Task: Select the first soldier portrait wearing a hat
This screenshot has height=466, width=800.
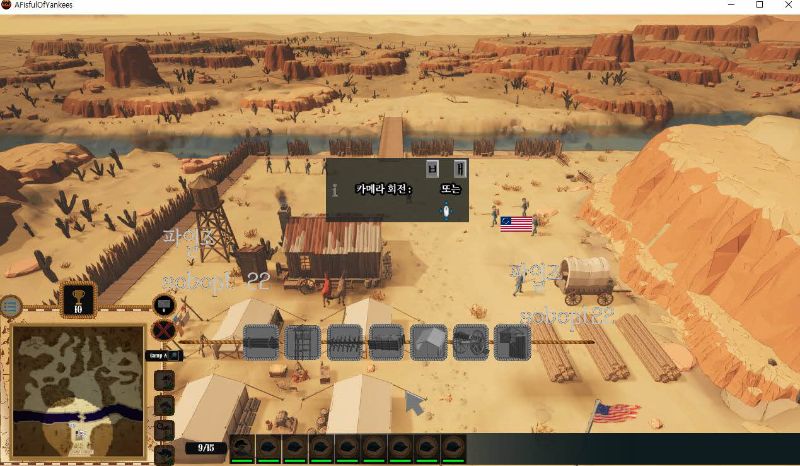Action: (x=242, y=447)
